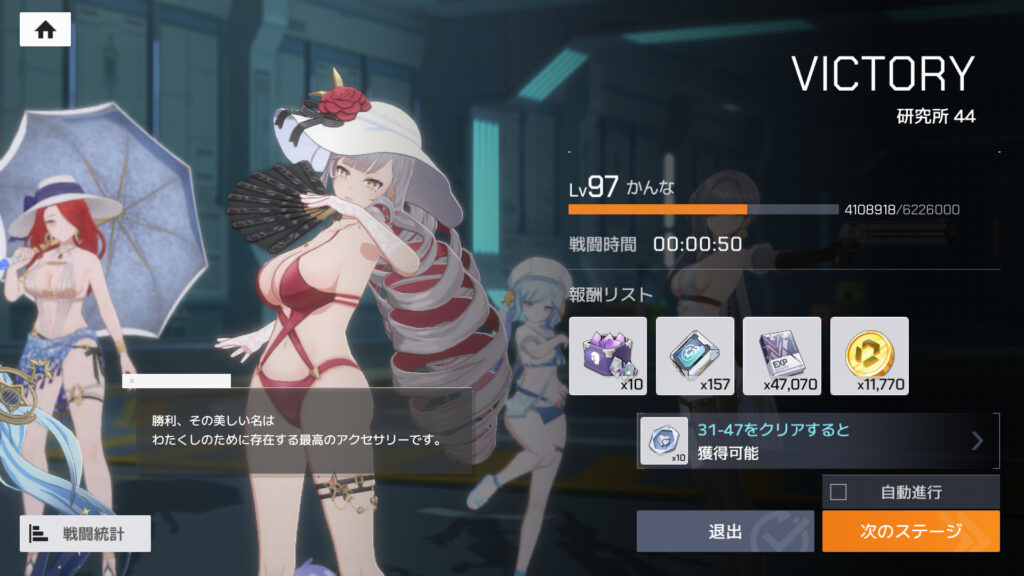Toggle the 自動進行 checkbox
This screenshot has height=576, width=1024.
pos(839,492)
